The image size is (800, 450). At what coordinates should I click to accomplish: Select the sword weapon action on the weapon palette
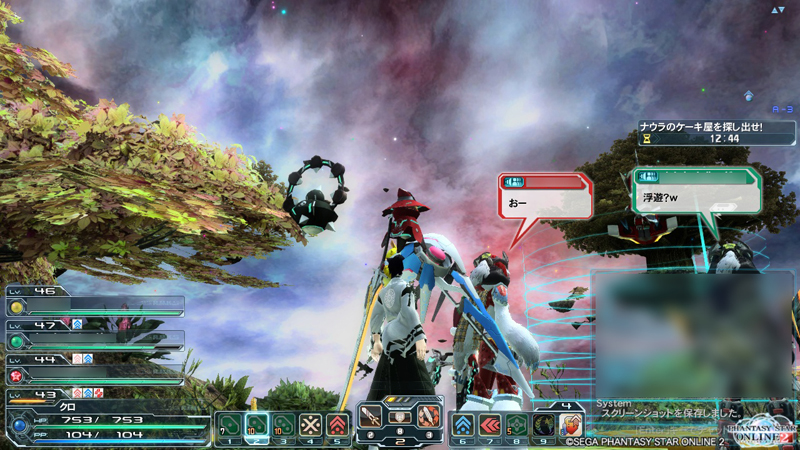coord(372,417)
